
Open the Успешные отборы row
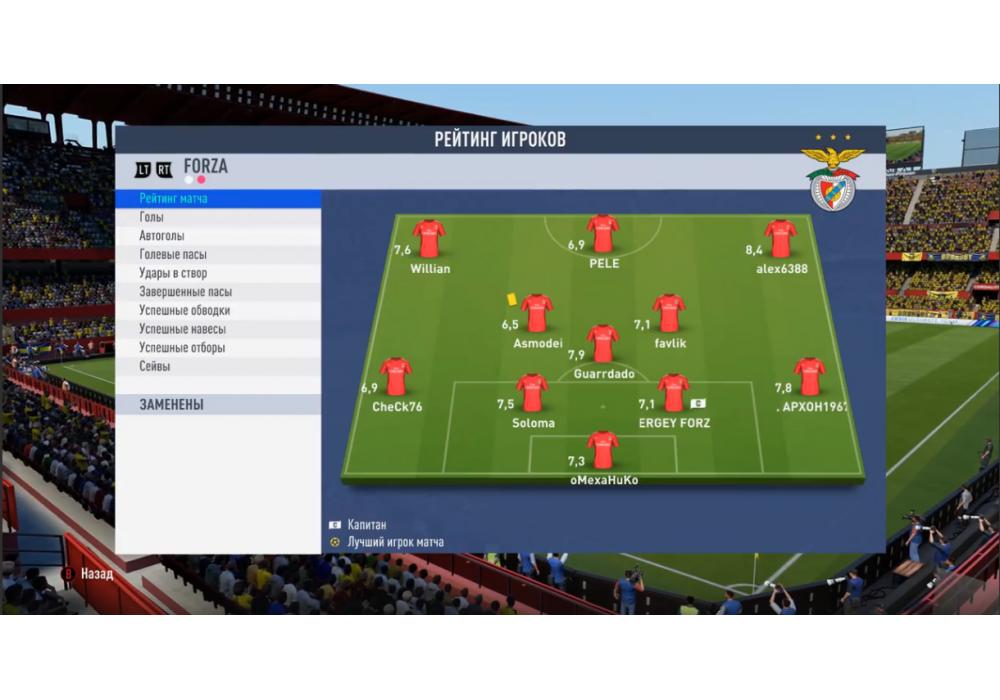pos(218,348)
